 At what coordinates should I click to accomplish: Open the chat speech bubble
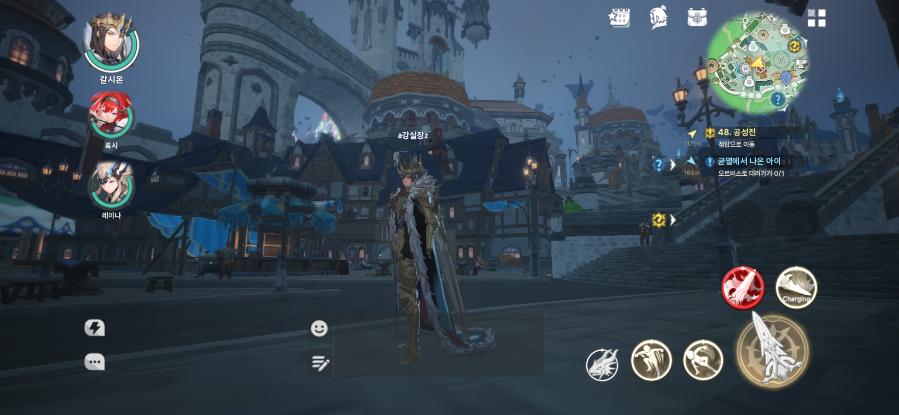[x=95, y=363]
